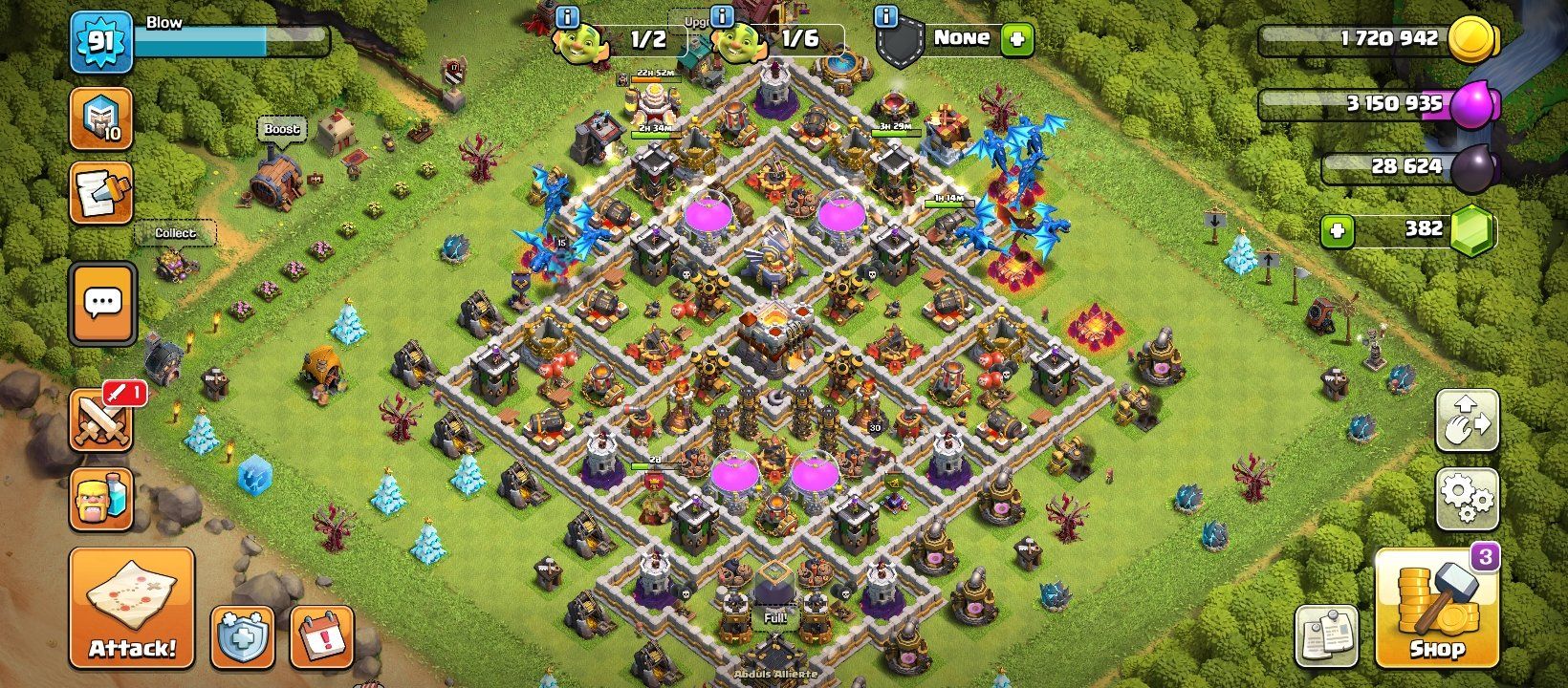Show builder info for the 1/2 counter

(x=567, y=16)
